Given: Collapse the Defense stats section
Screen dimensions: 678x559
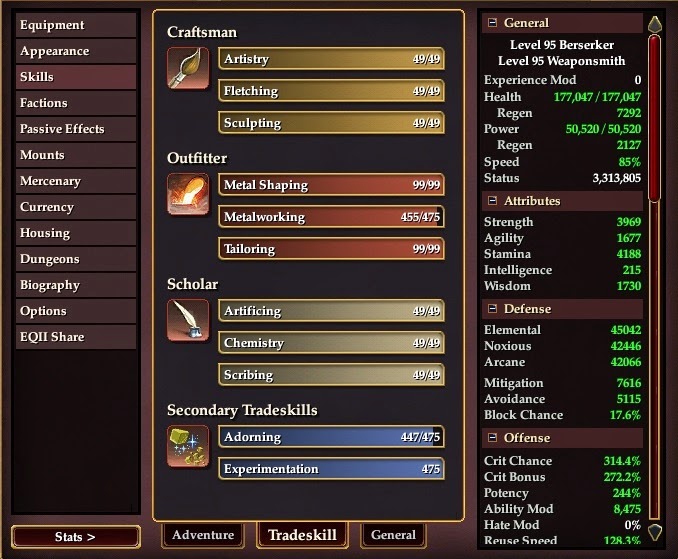Looking at the screenshot, I should tap(491, 309).
